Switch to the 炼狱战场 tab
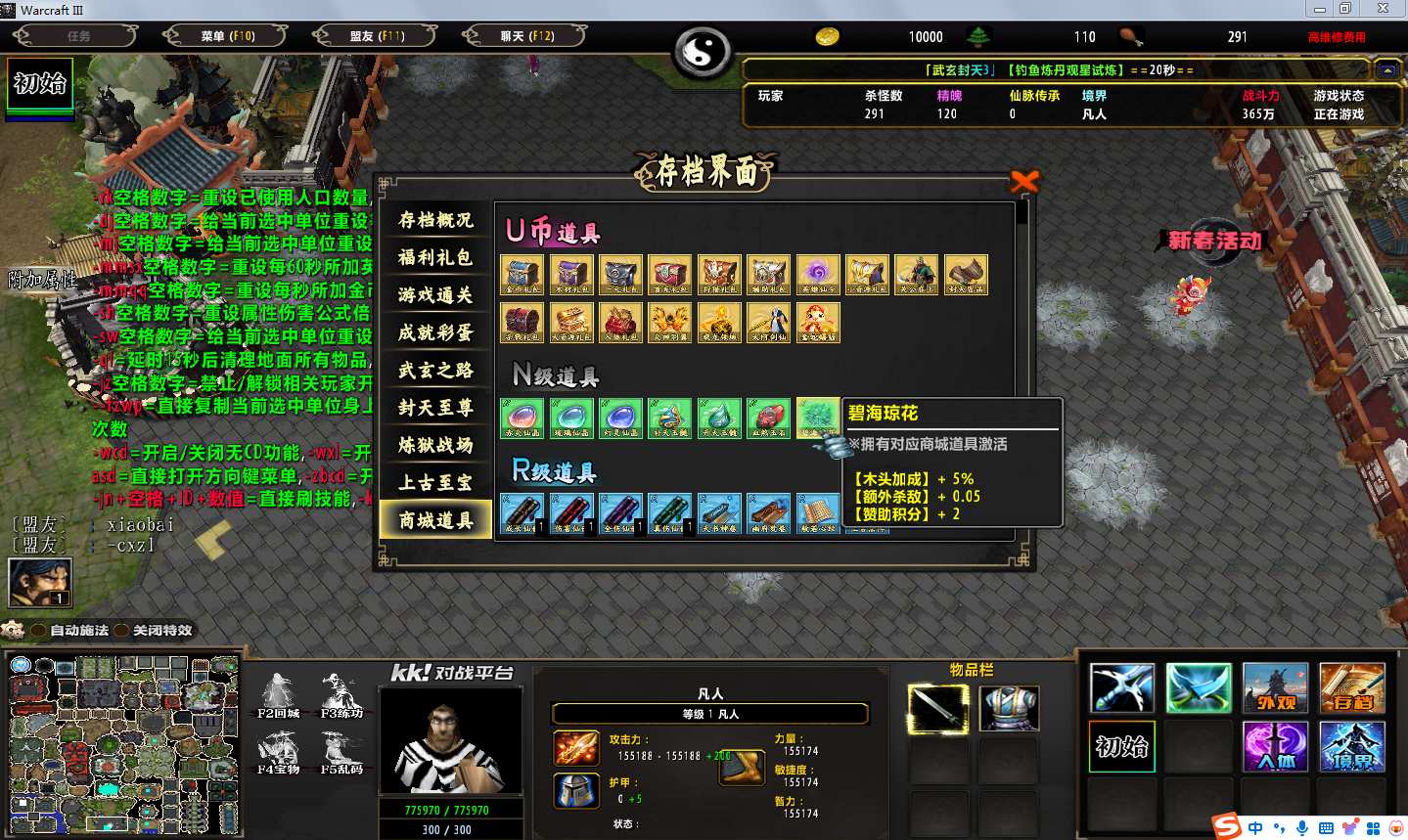Image resolution: width=1408 pixels, height=840 pixels. click(435, 445)
